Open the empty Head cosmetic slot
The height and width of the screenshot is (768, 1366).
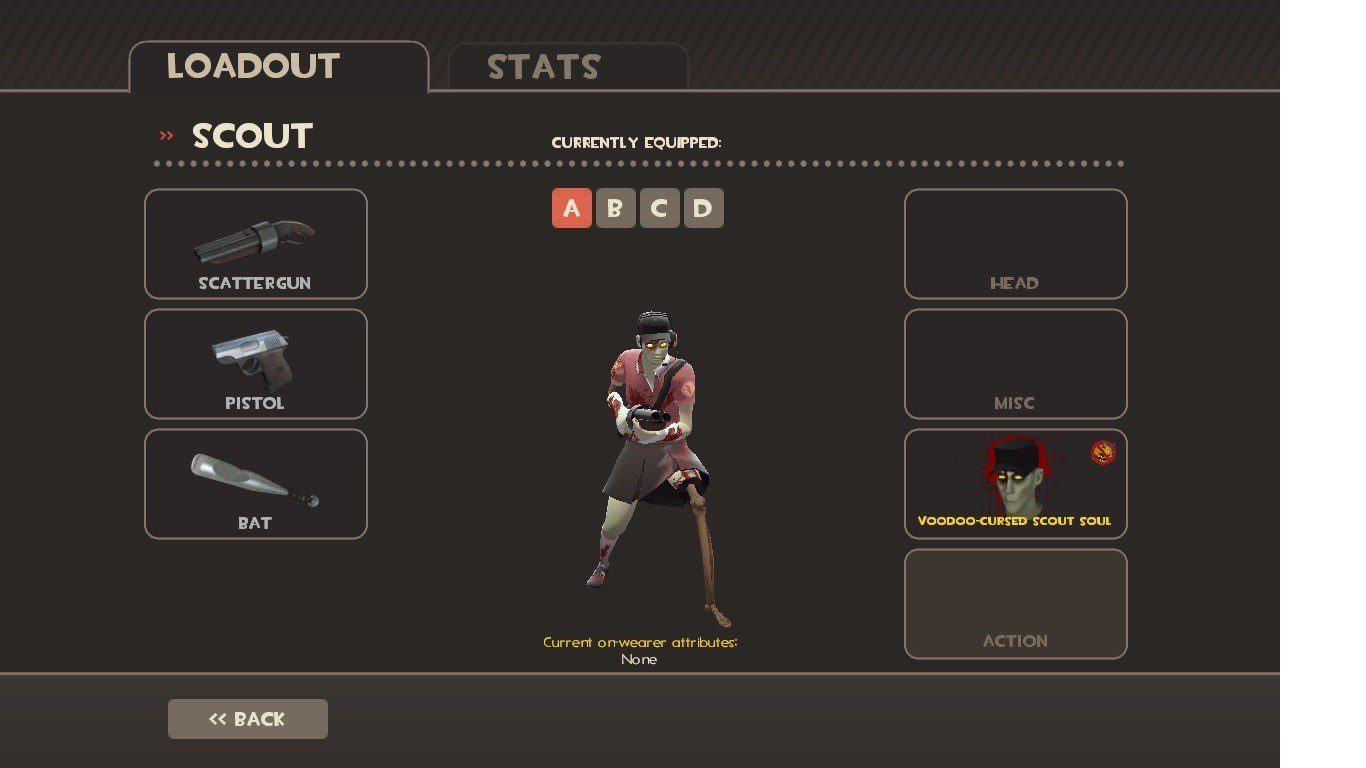1015,244
